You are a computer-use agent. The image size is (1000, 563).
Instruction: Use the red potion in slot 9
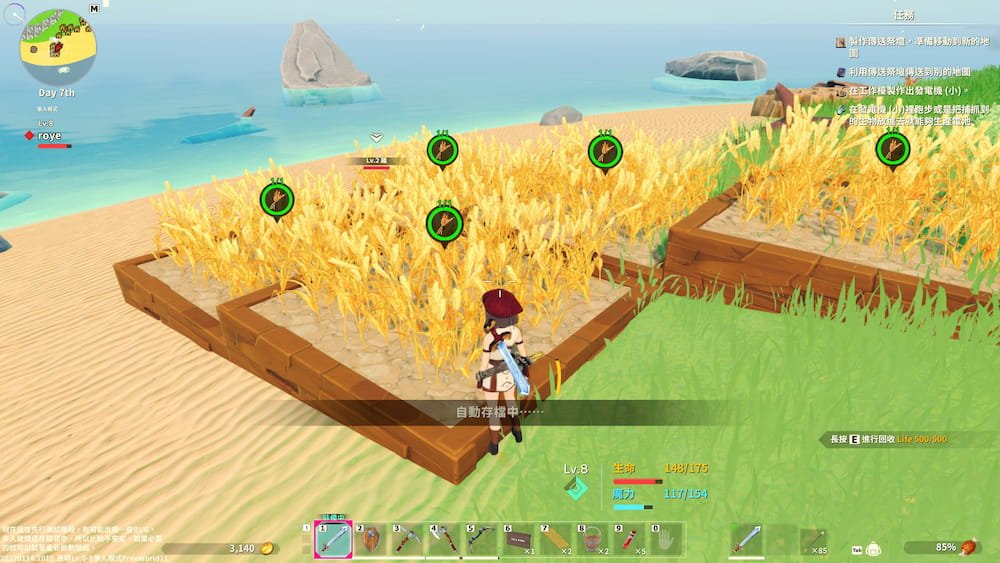[630, 540]
